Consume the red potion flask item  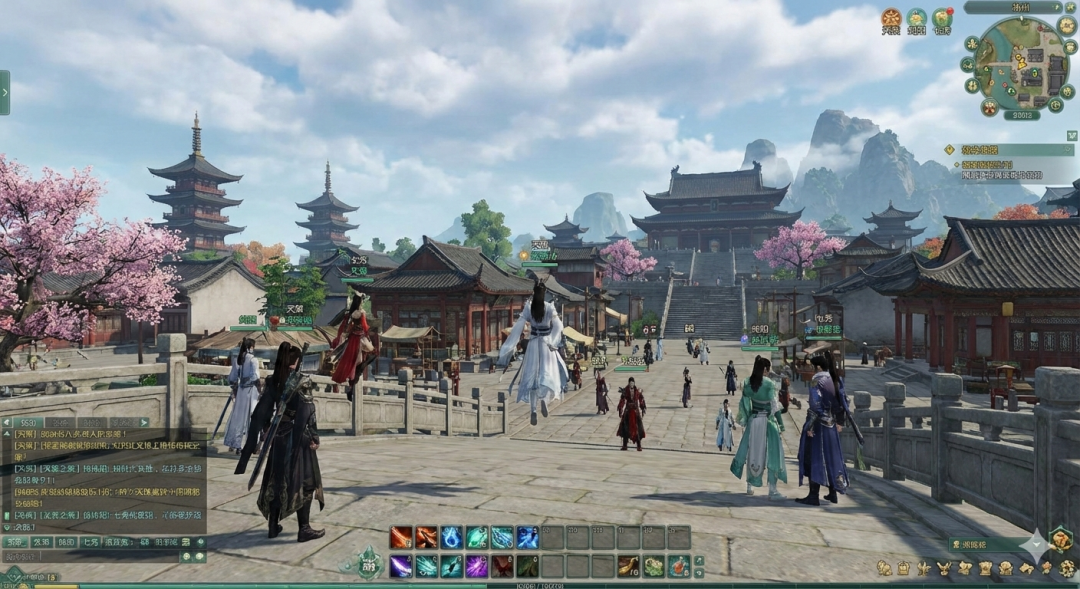click(679, 566)
